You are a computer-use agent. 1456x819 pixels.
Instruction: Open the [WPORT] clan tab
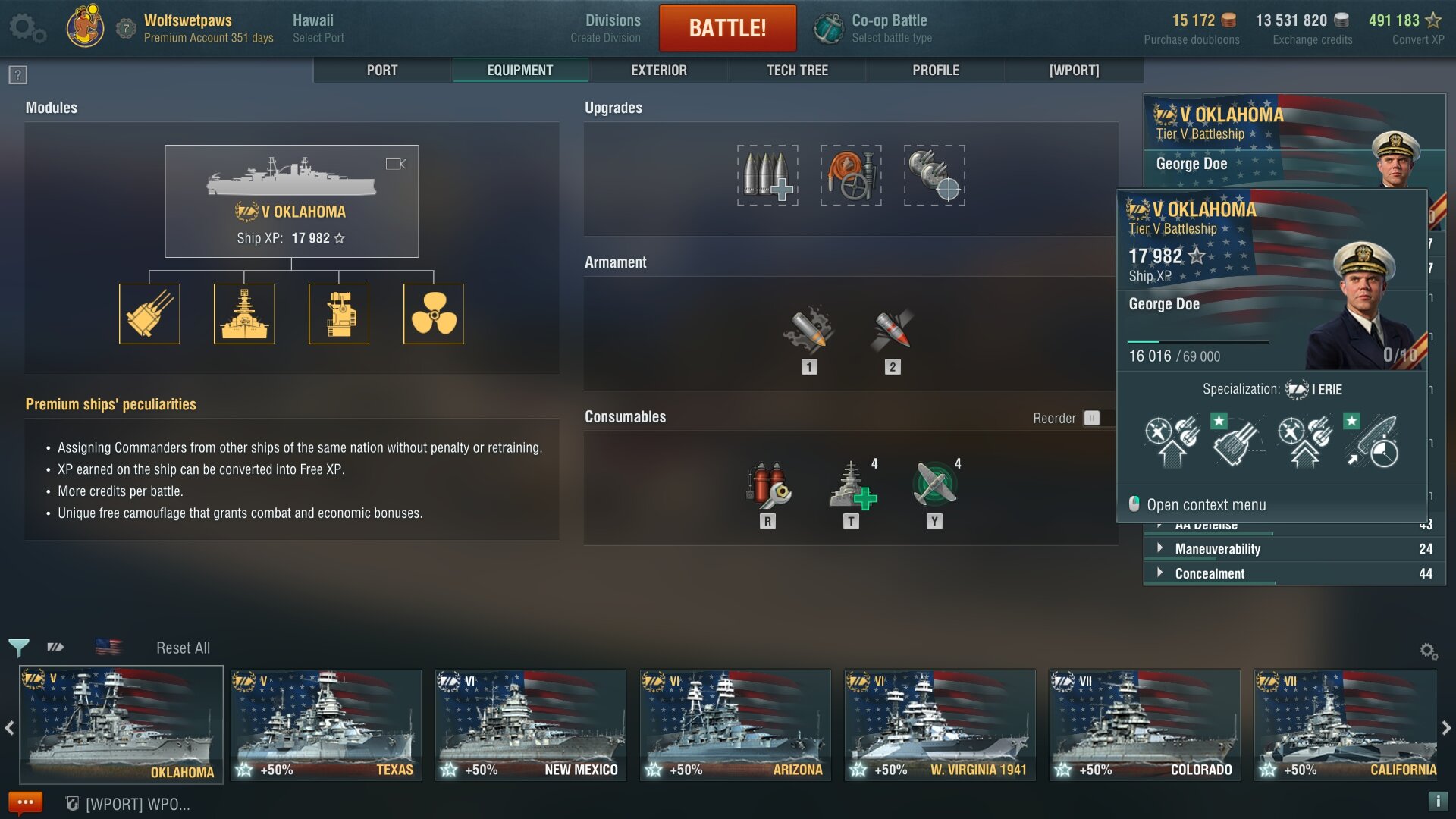(x=1074, y=71)
